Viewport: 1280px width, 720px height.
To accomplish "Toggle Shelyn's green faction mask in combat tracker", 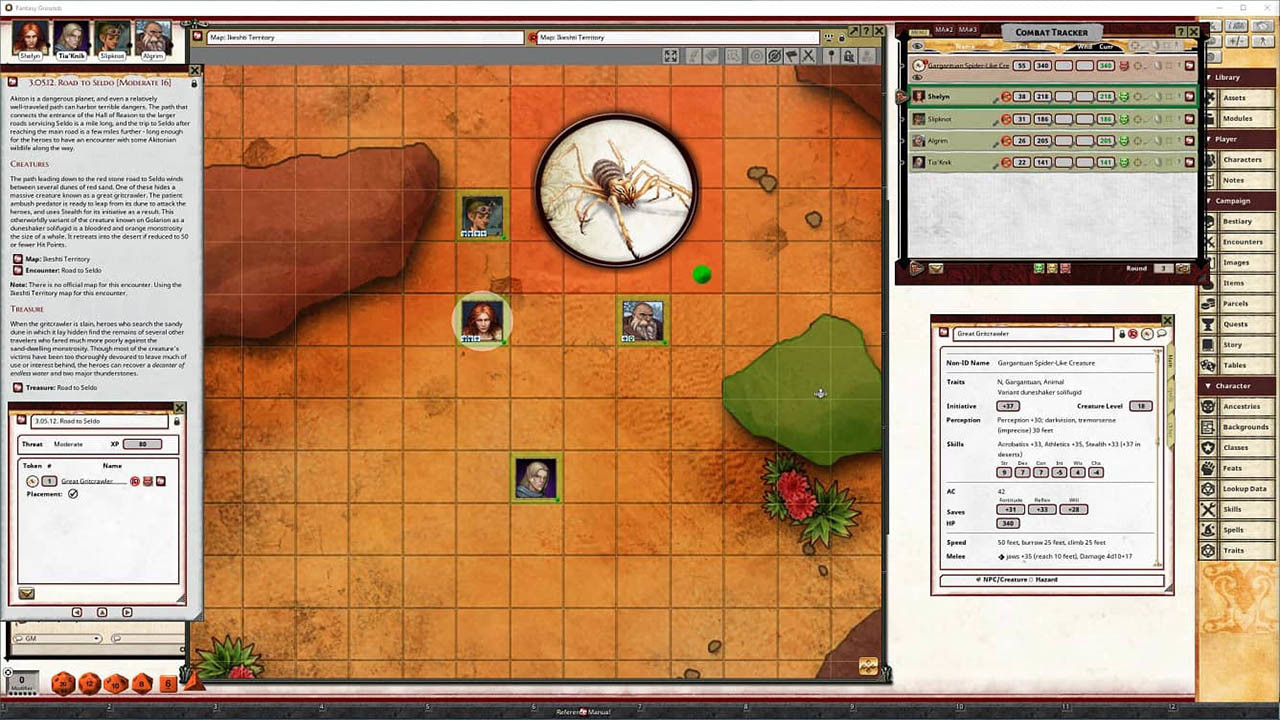I will tap(1126, 97).
